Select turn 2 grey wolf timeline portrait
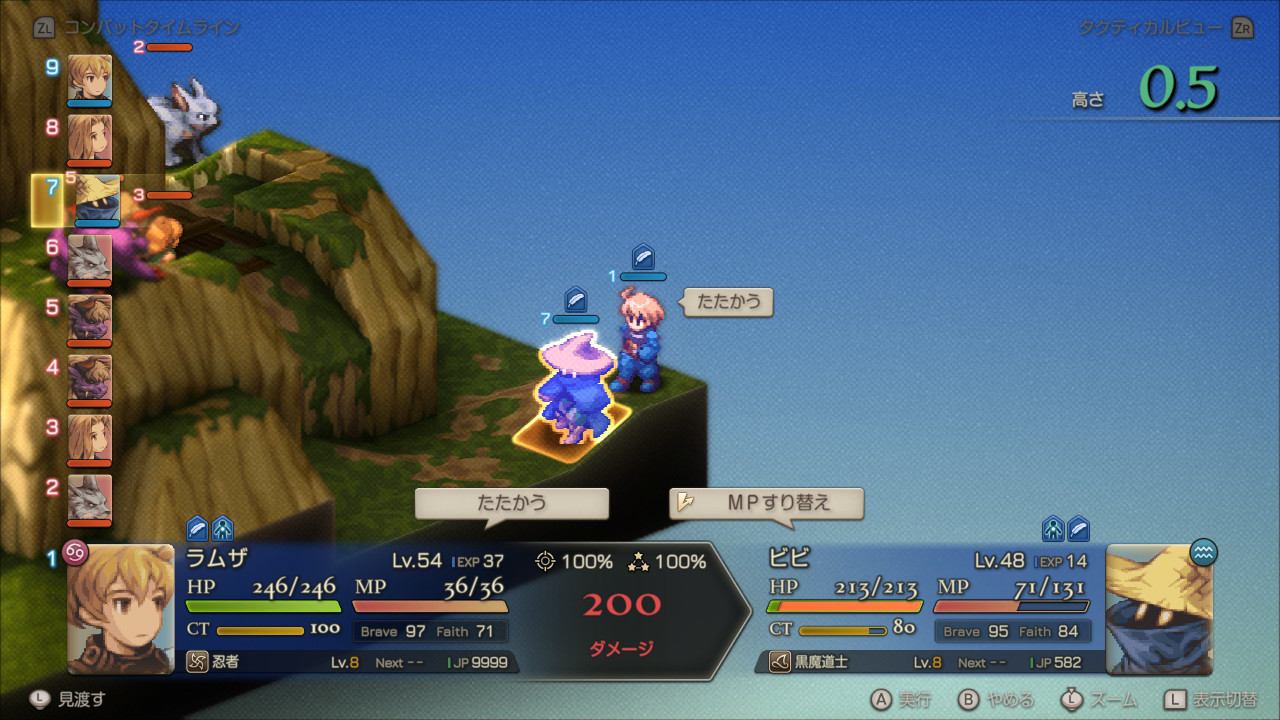This screenshot has height=720, width=1280. click(90, 498)
